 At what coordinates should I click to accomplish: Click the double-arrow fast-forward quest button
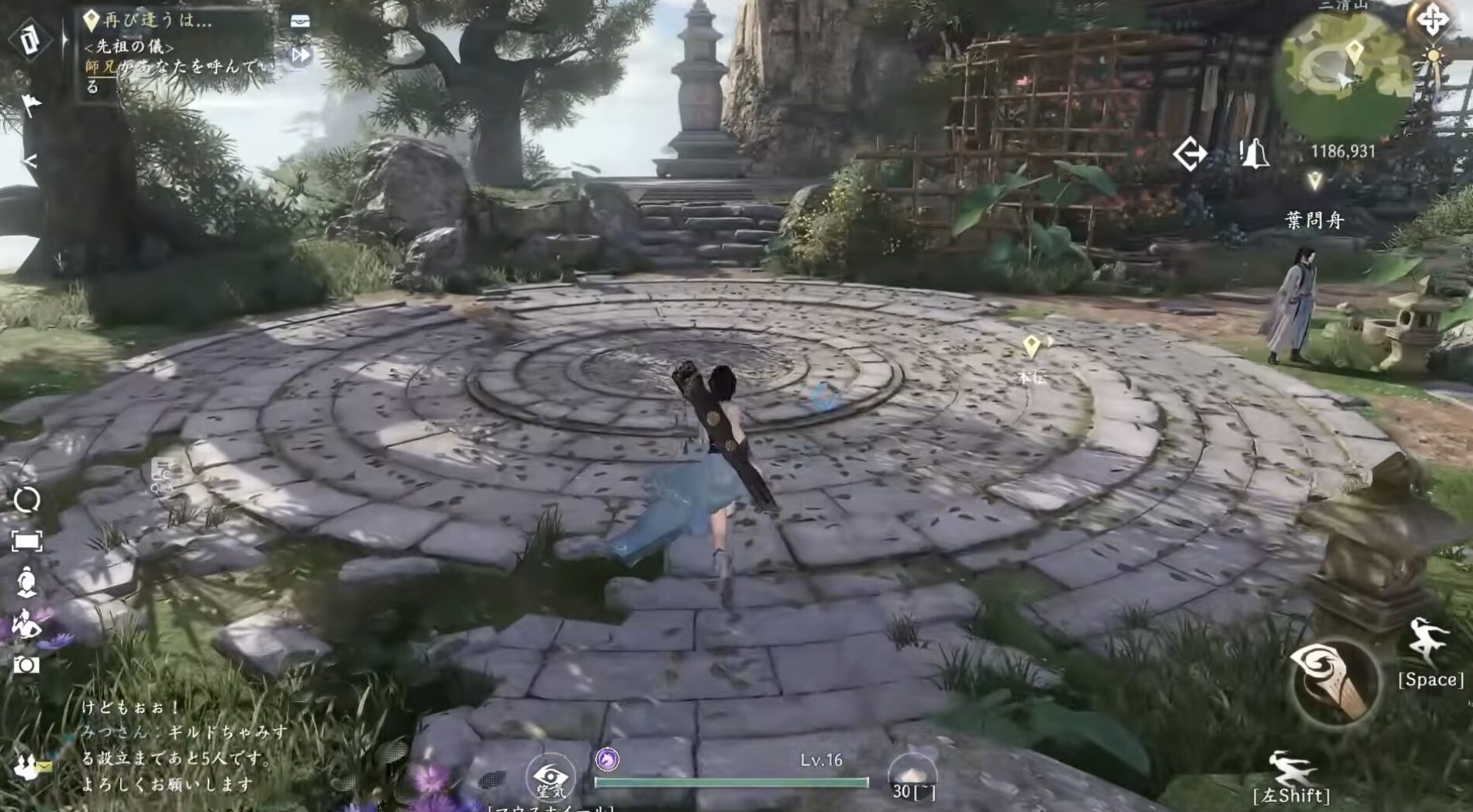click(x=300, y=55)
